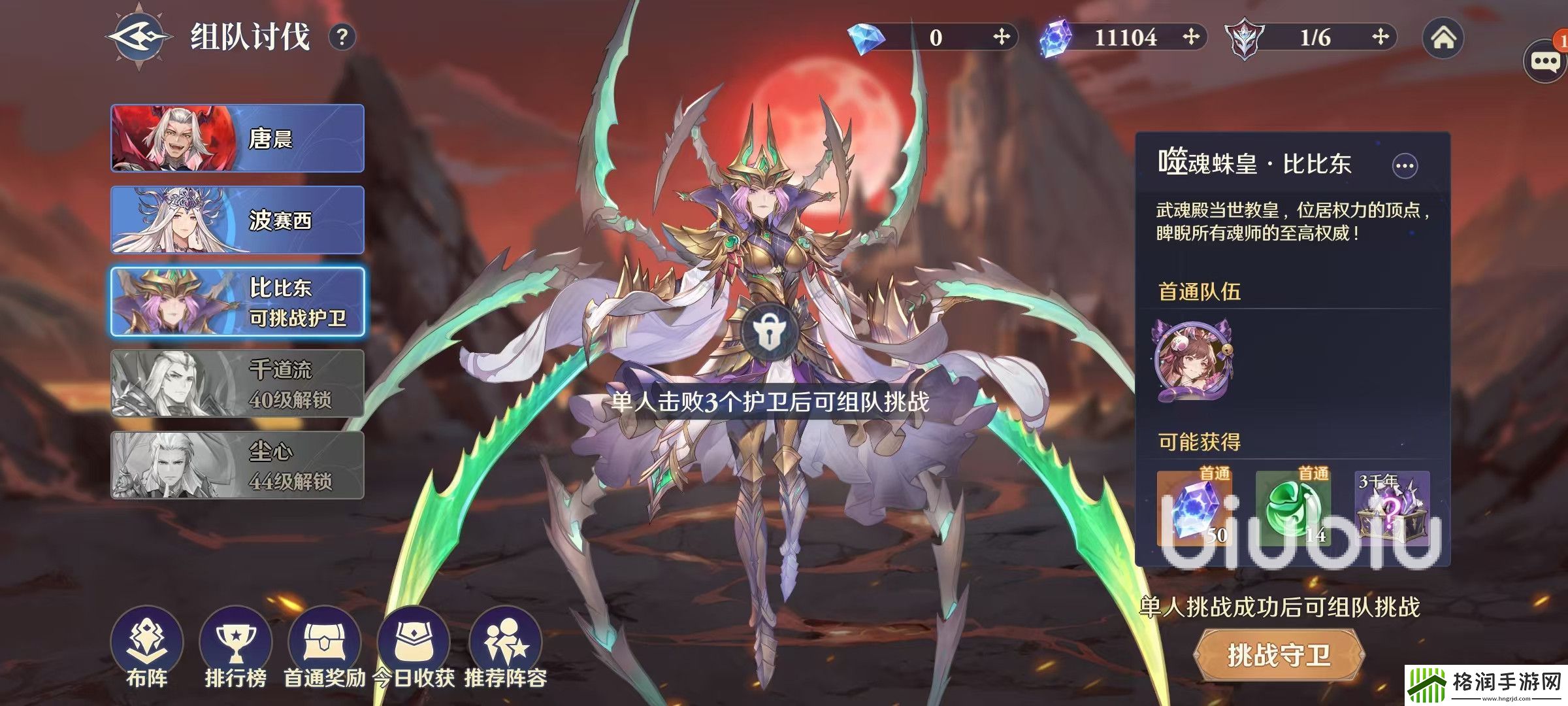Select the locked 尘心 boss entry
The height and width of the screenshot is (706, 1568).
coord(237,465)
